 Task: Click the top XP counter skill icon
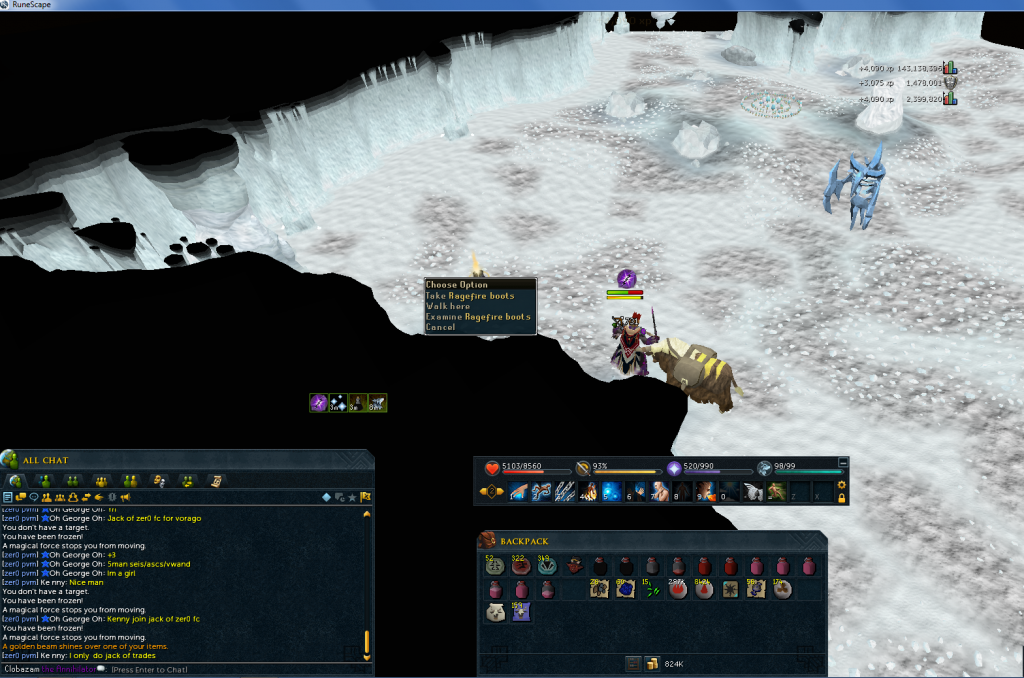(949, 68)
